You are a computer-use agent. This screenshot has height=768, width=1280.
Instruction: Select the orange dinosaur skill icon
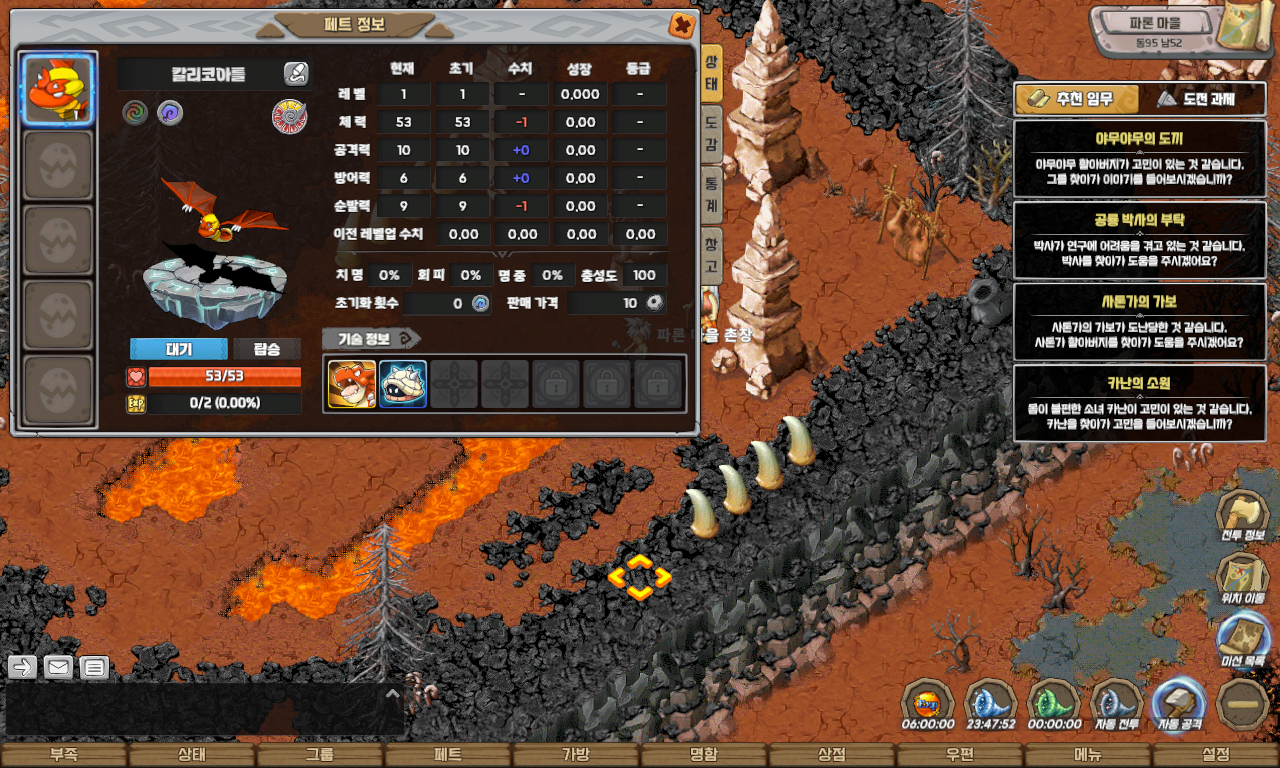(352, 384)
